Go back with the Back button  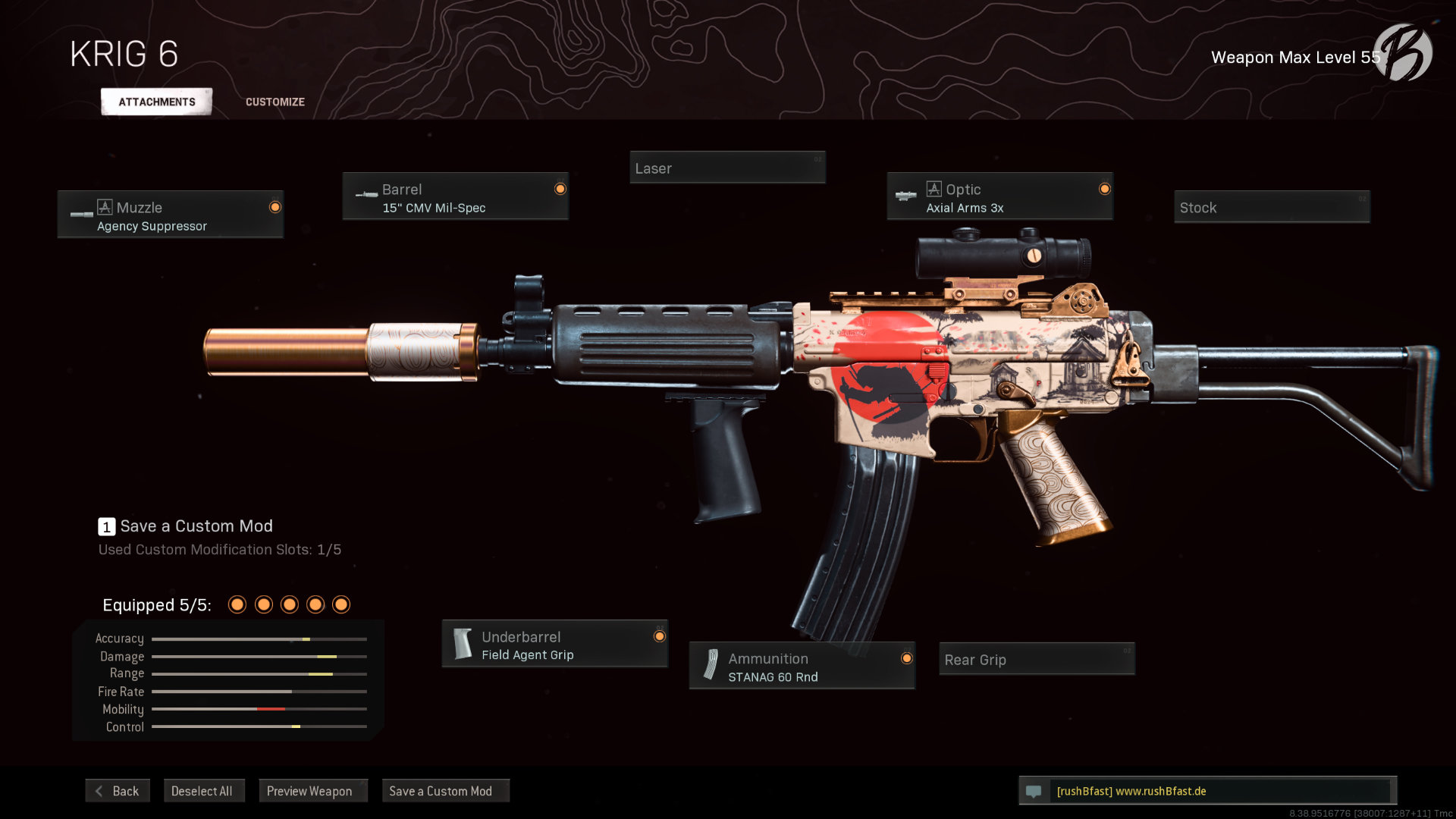pyautogui.click(x=118, y=791)
